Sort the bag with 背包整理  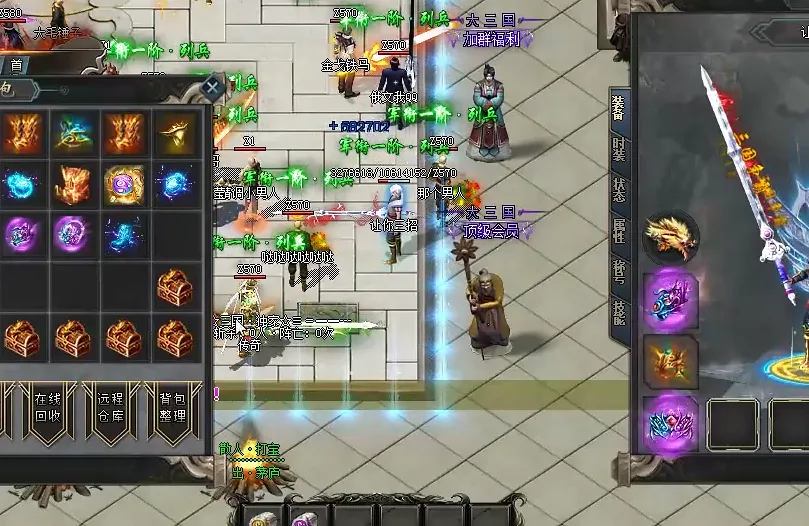pos(171,408)
